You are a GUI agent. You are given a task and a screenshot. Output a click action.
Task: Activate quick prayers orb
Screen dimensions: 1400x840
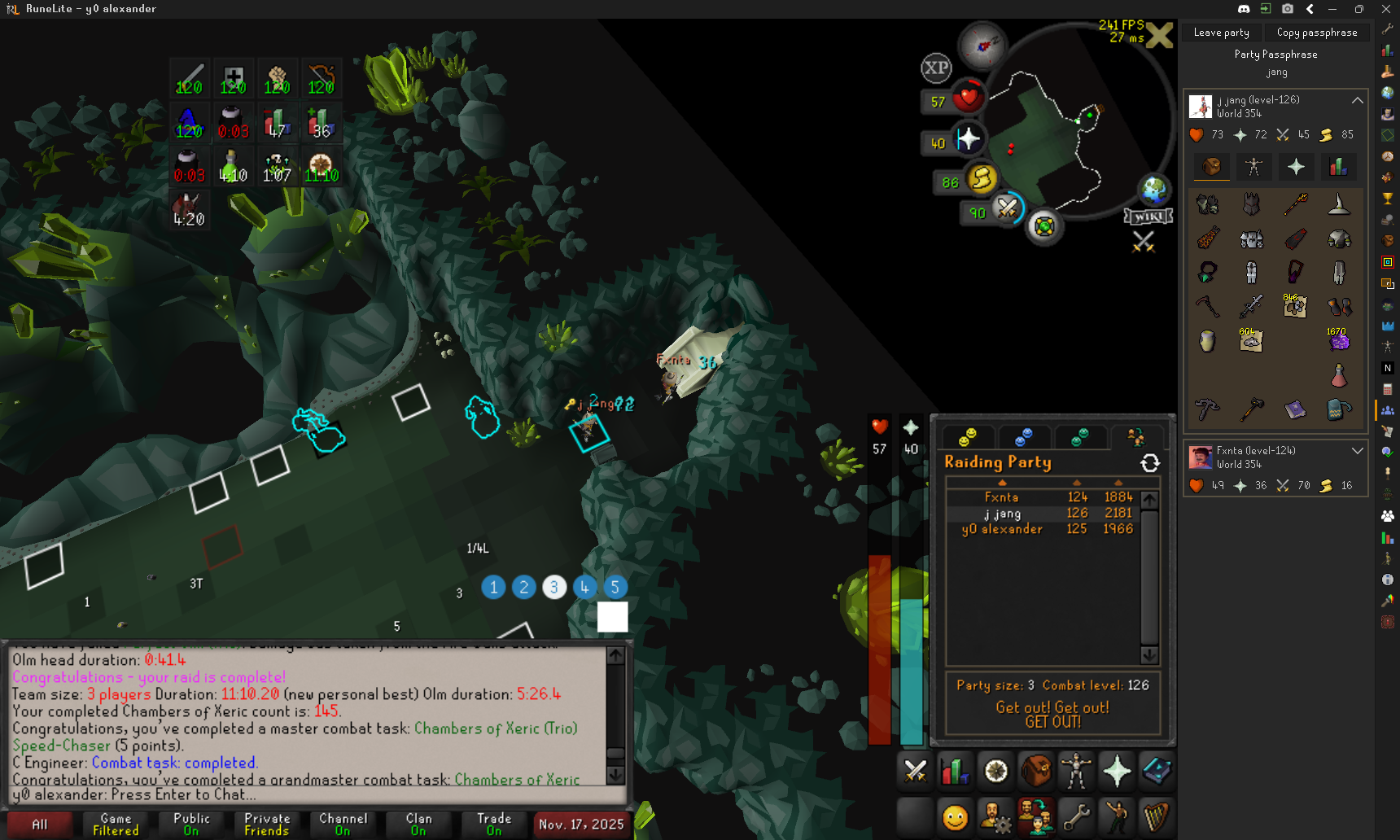(968, 140)
